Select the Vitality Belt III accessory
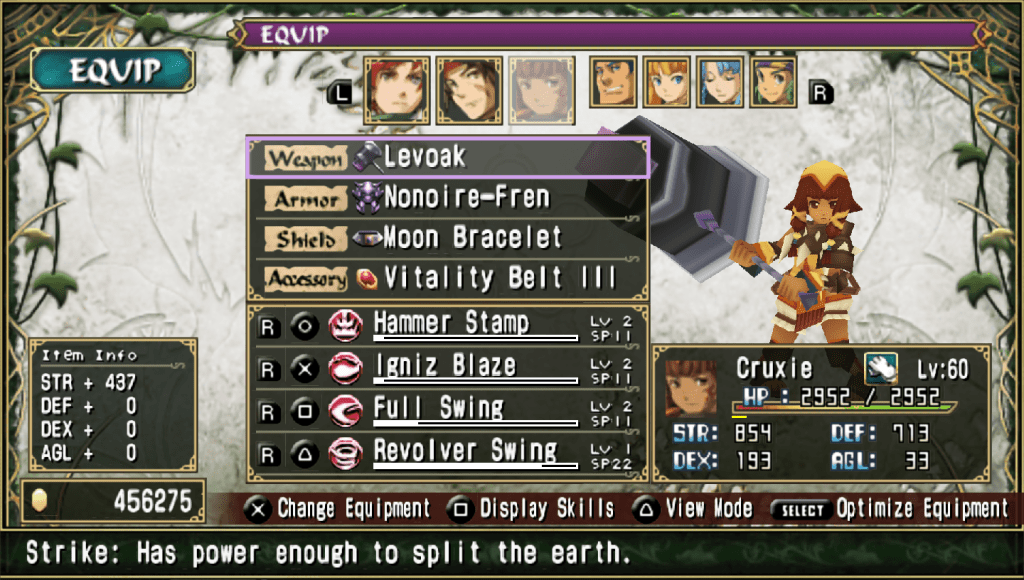 [x=446, y=278]
